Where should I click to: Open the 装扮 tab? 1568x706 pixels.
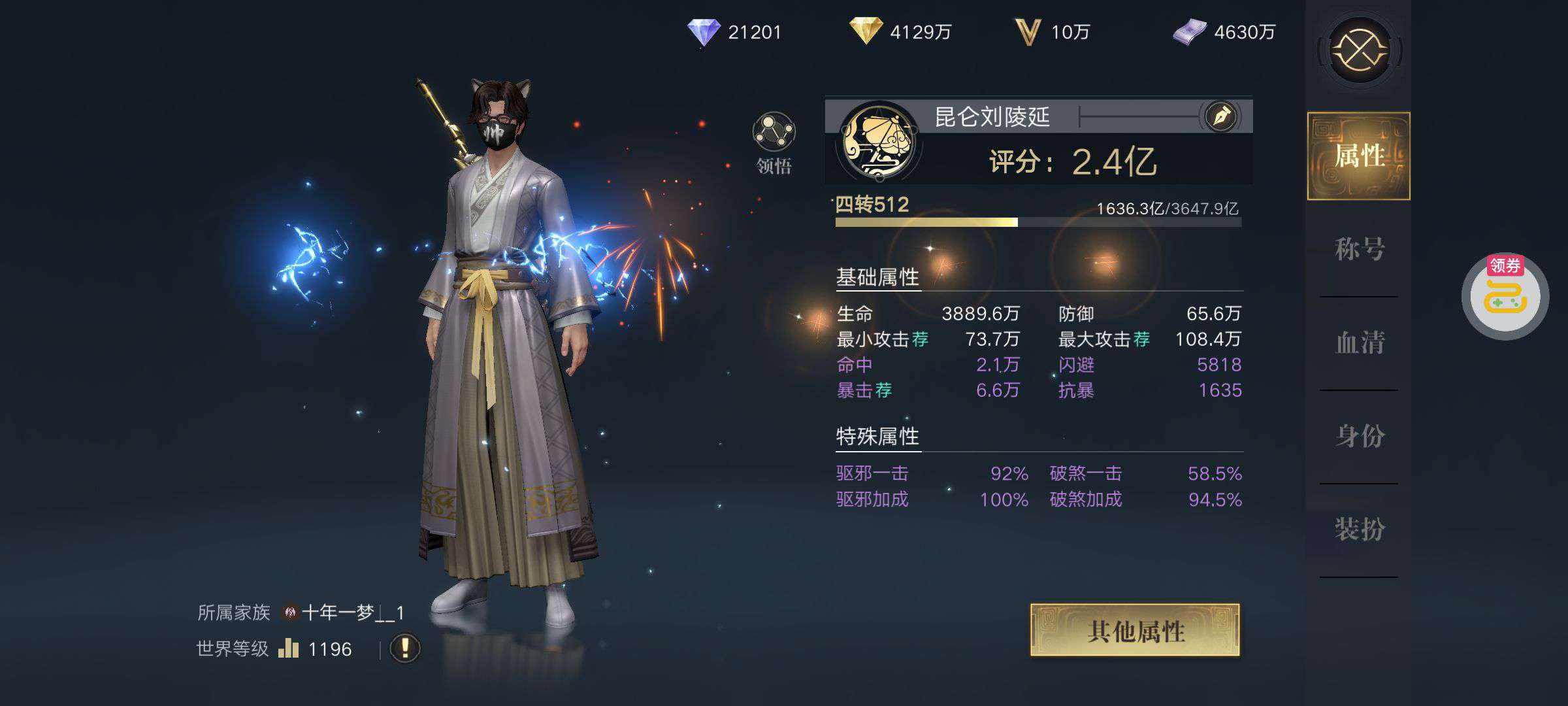[x=1359, y=529]
